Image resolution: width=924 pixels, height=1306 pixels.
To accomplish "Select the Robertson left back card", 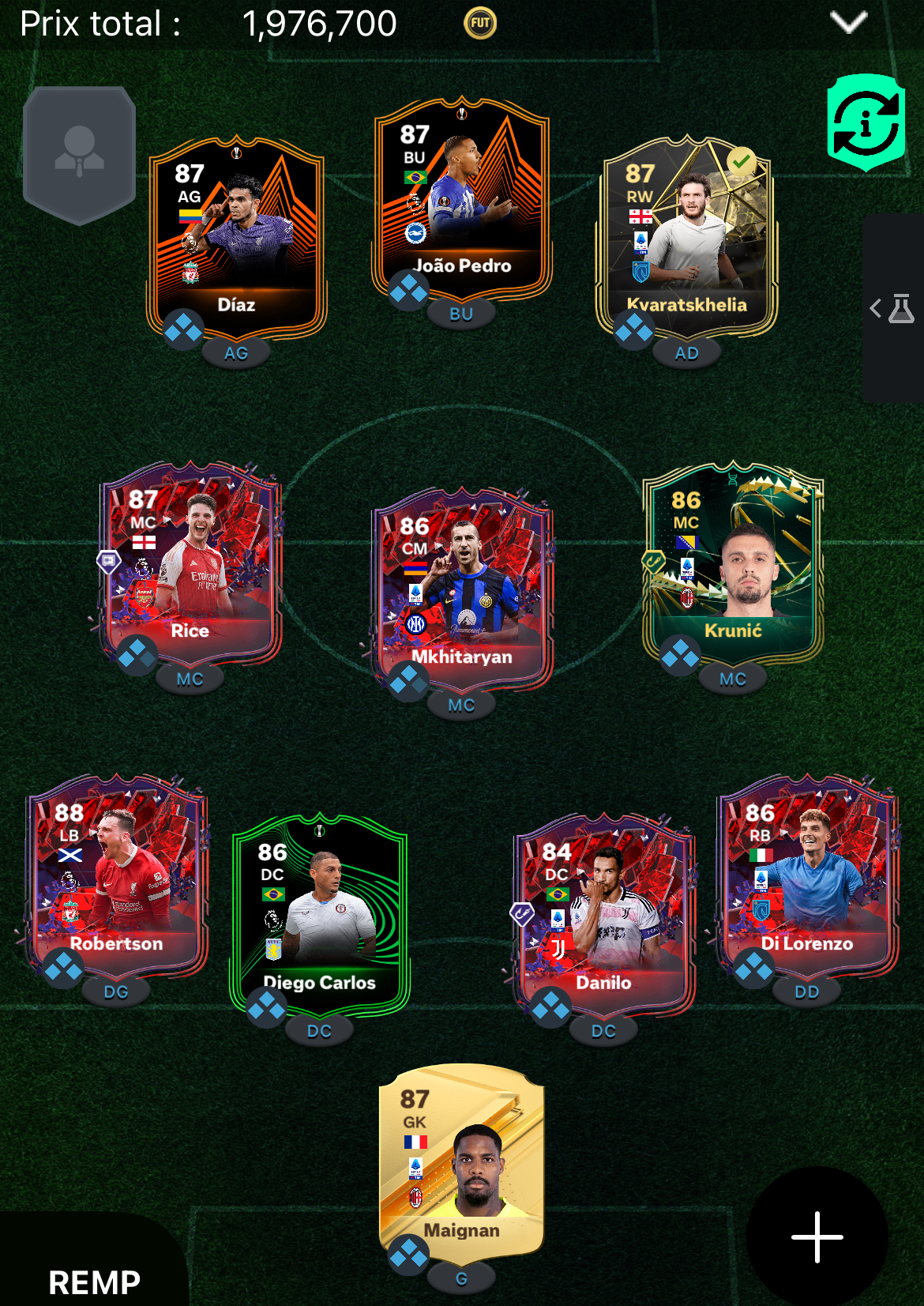I will point(117,875).
